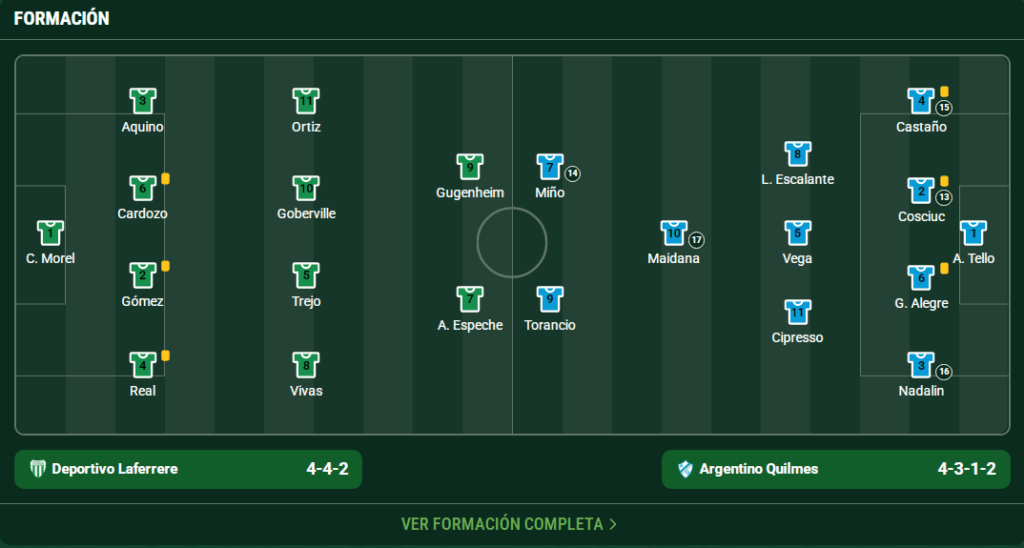Select player Aquino's shirt icon
Screen dimensions: 1024x548
coord(143,101)
